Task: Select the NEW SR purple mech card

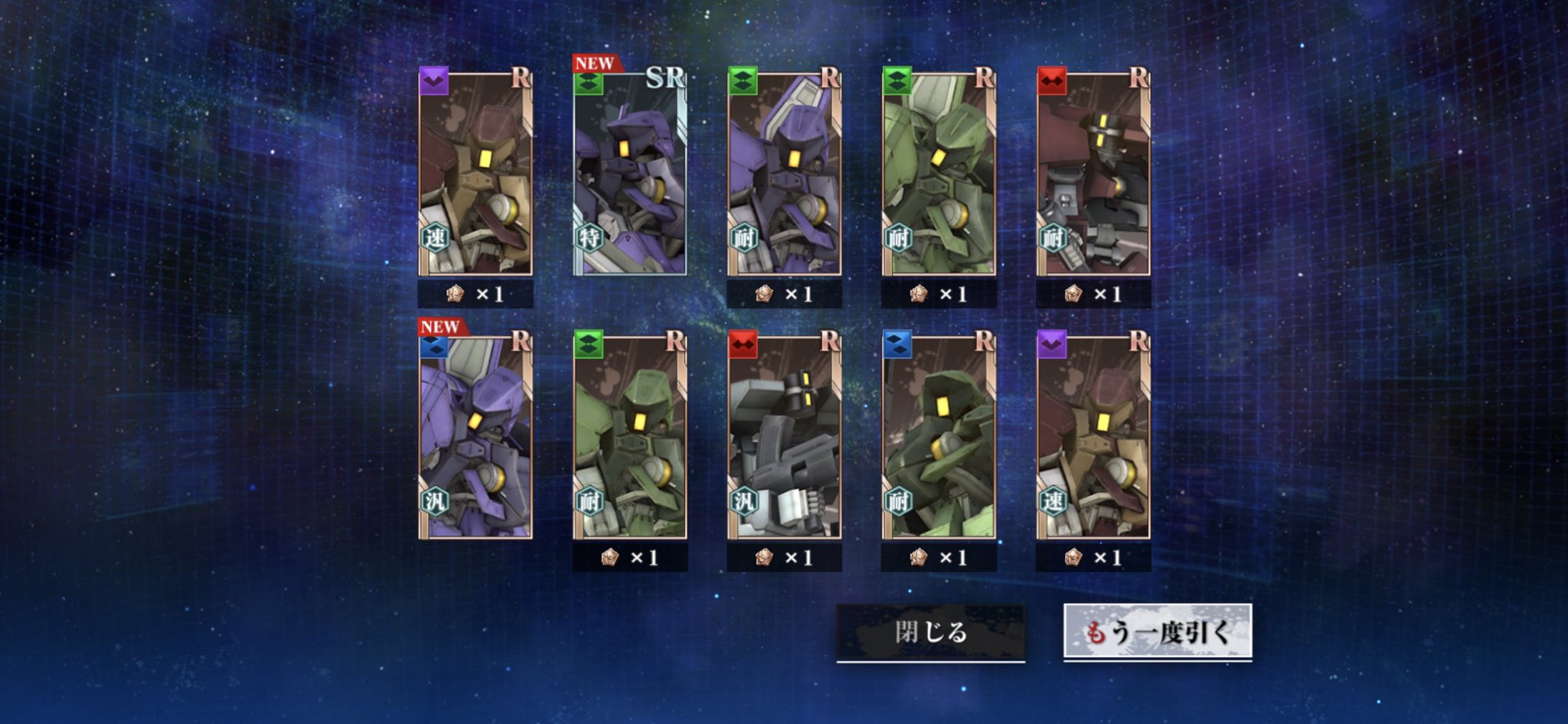Action: point(629,173)
